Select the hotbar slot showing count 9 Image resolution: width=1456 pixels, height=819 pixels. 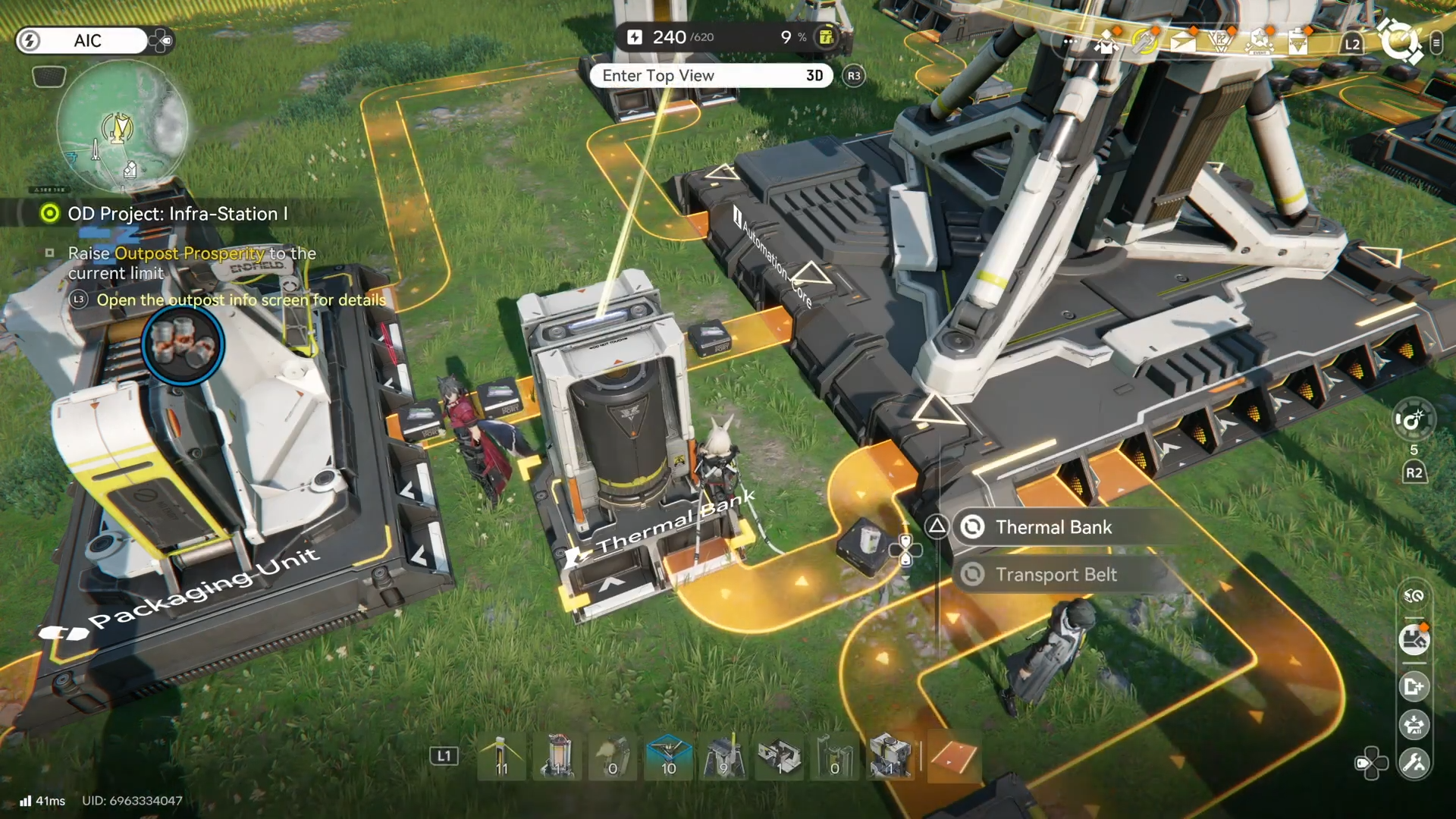click(x=723, y=757)
